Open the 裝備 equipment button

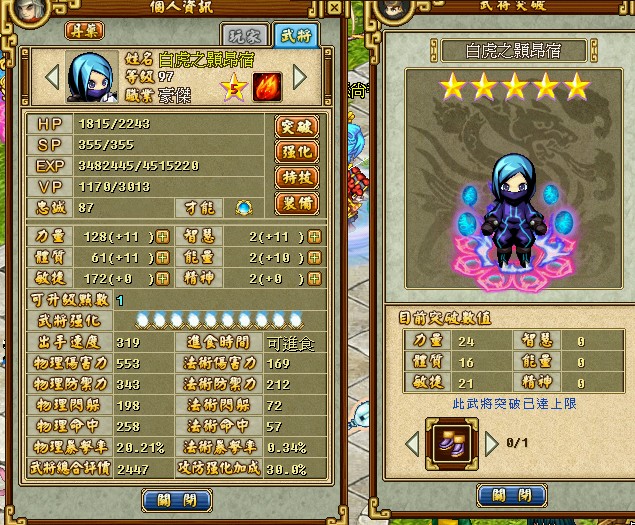(x=296, y=204)
